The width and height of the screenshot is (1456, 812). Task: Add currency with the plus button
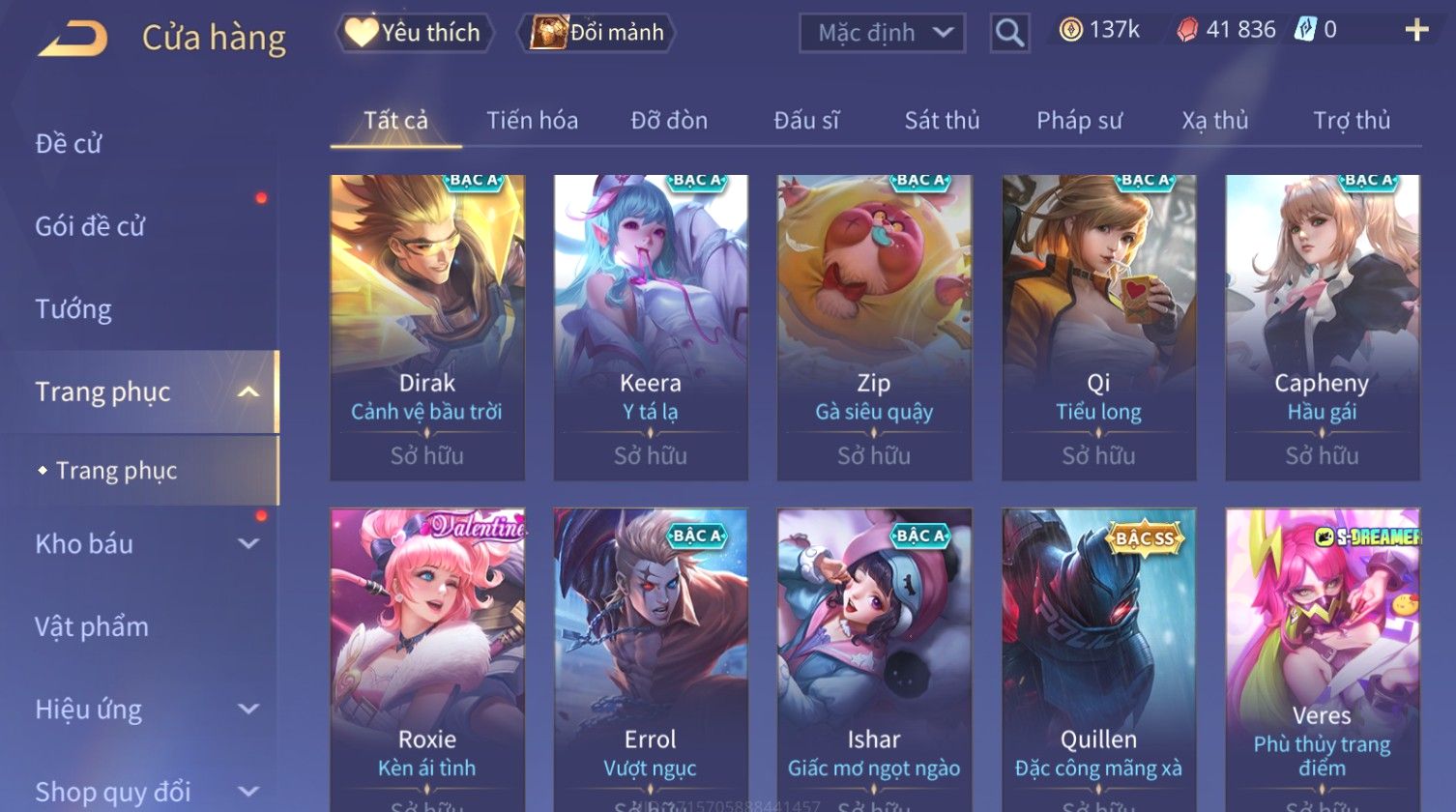pos(1416,31)
